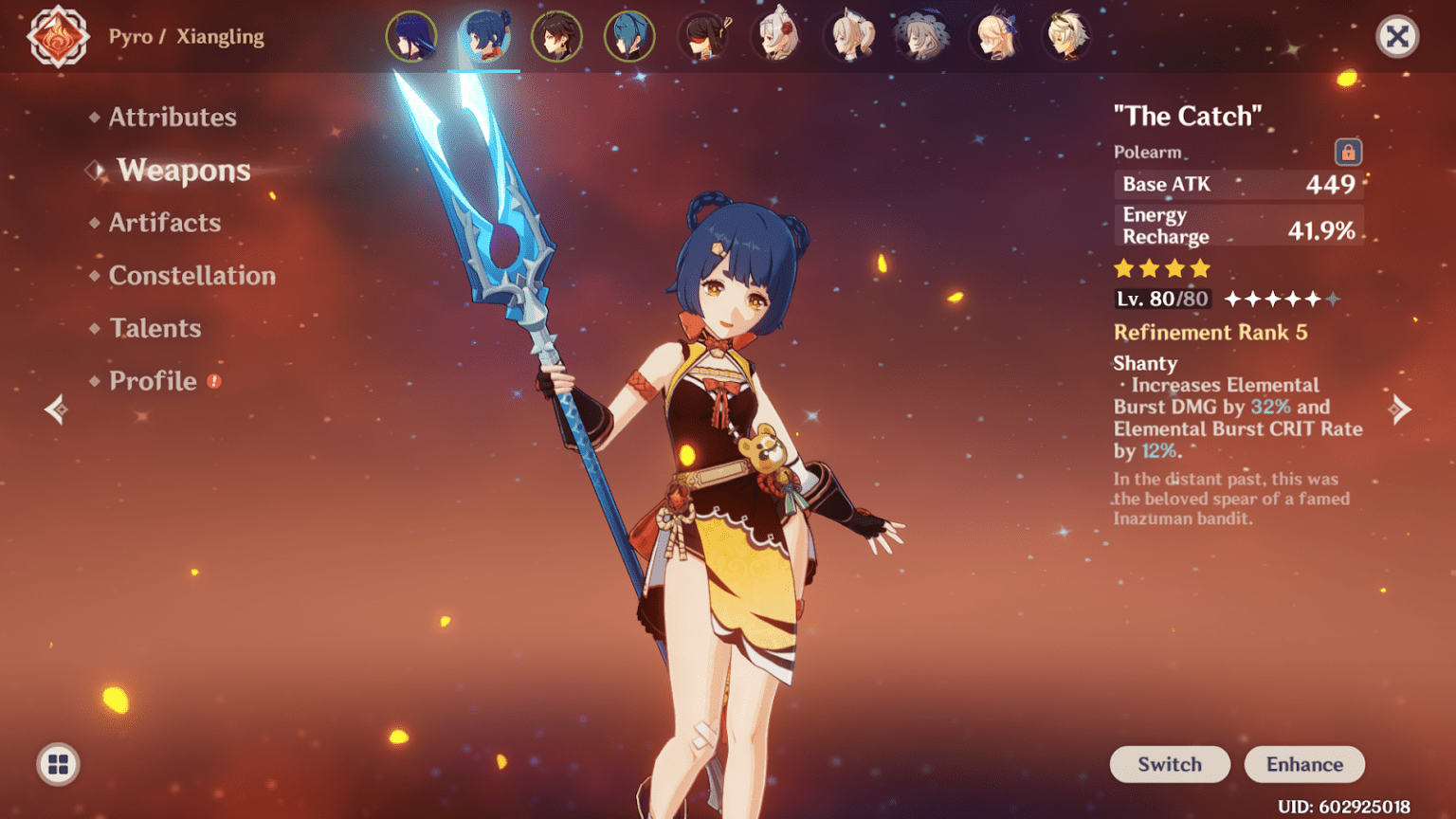
Task: Open the four-square grid view button
Action: coord(58,764)
